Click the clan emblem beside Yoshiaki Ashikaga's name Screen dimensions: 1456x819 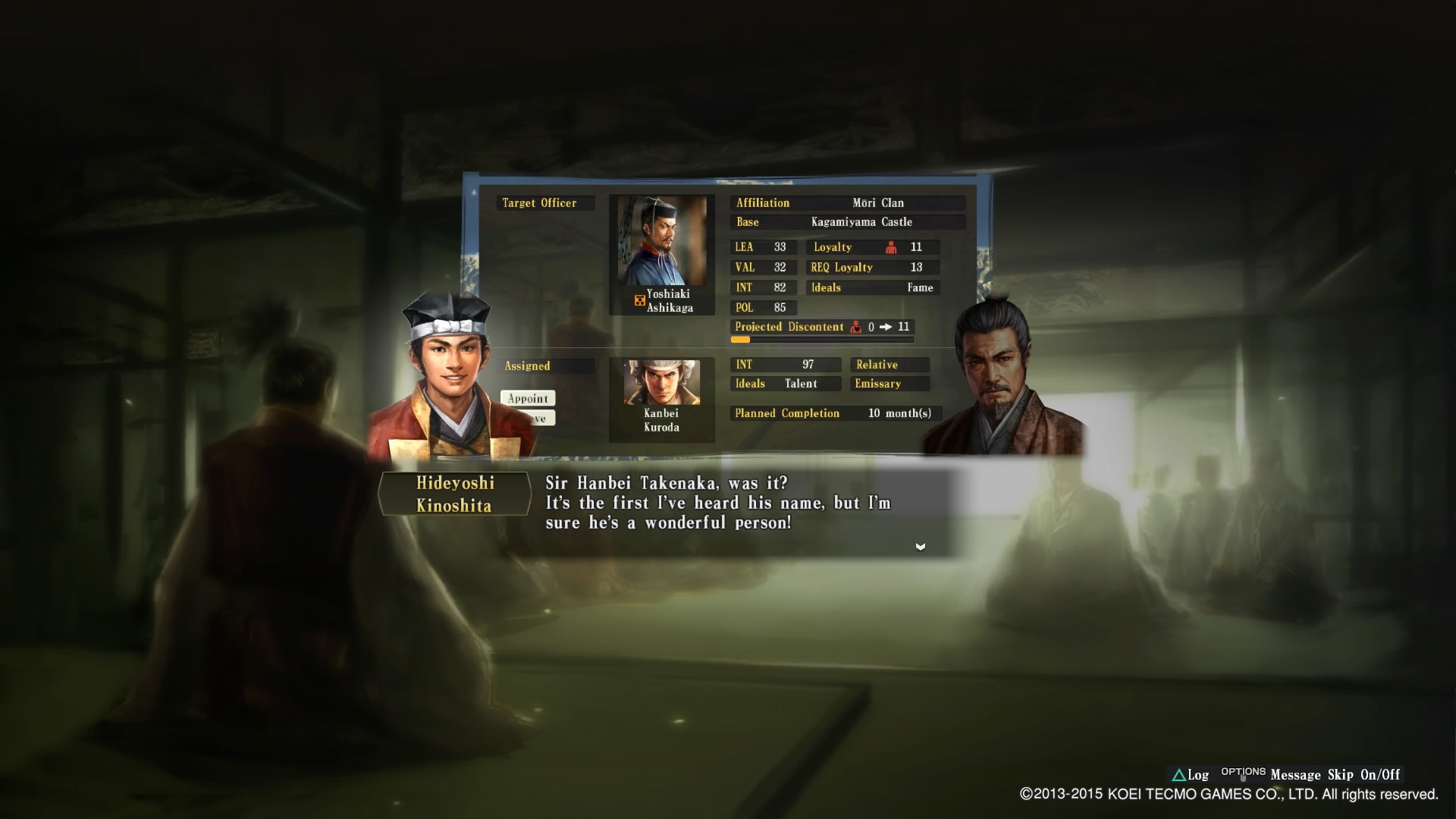click(x=639, y=300)
